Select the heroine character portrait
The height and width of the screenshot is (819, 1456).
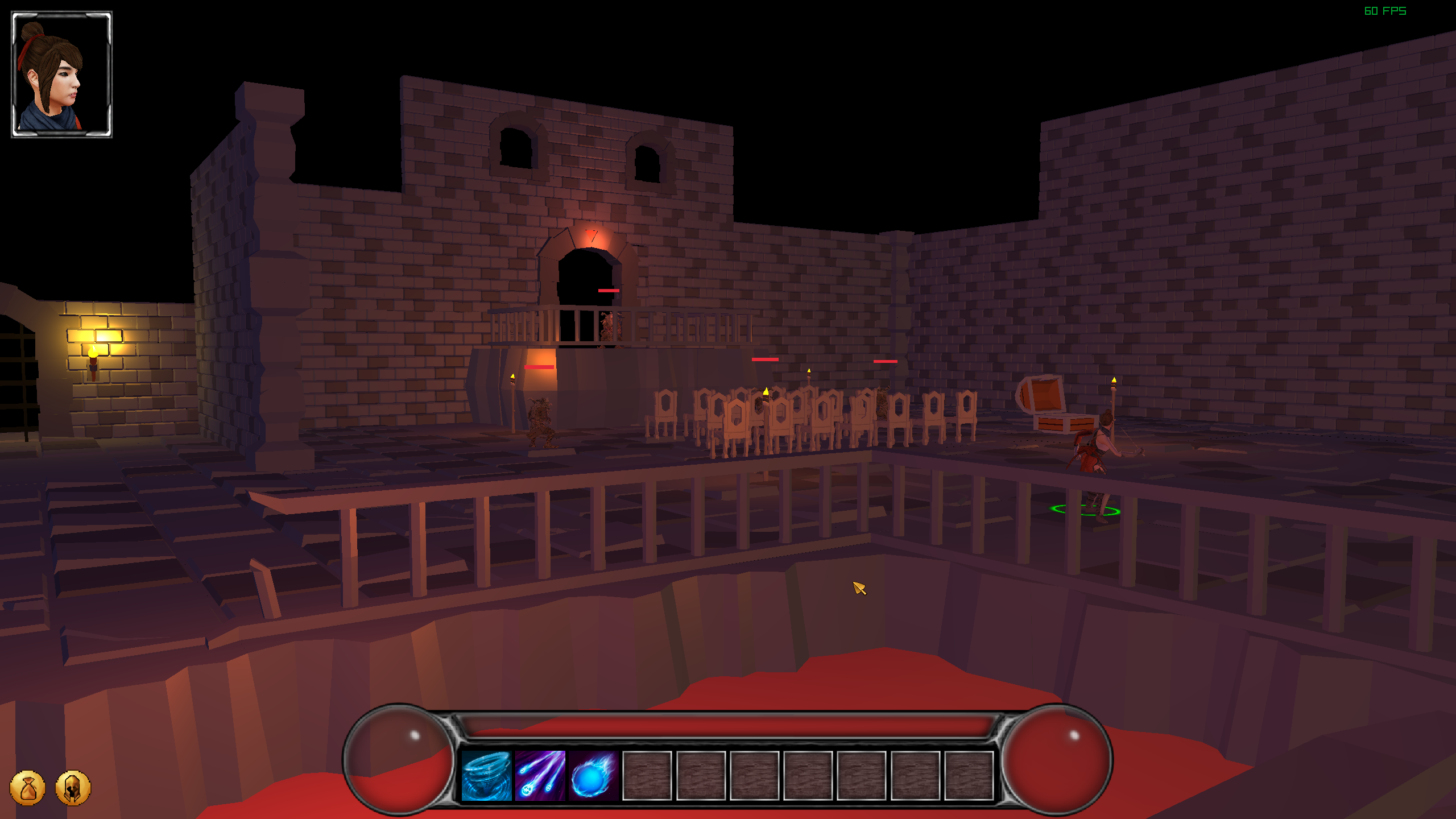[x=62, y=75]
